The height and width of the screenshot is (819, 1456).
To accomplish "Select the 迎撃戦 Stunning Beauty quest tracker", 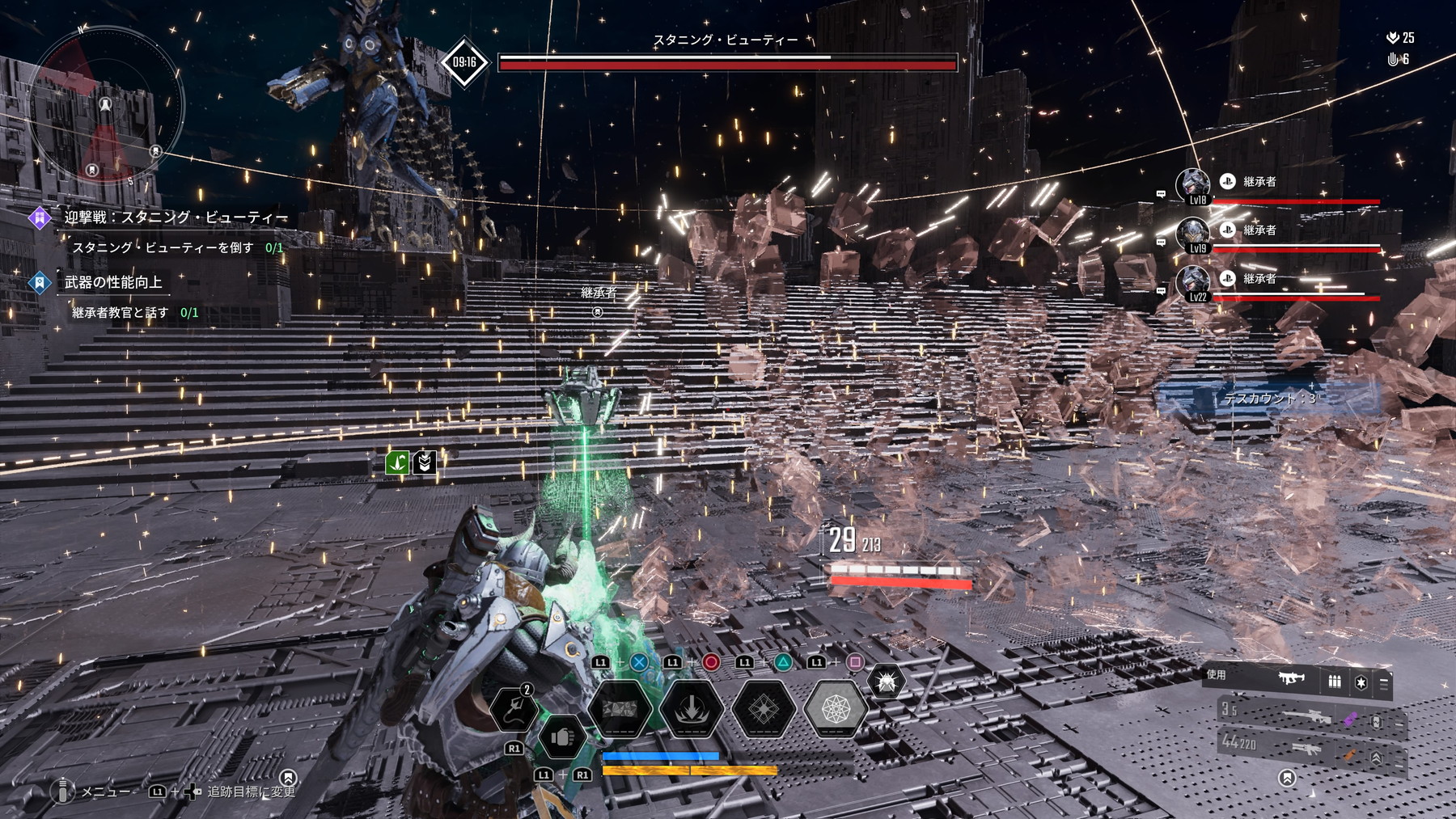I will coord(175,217).
